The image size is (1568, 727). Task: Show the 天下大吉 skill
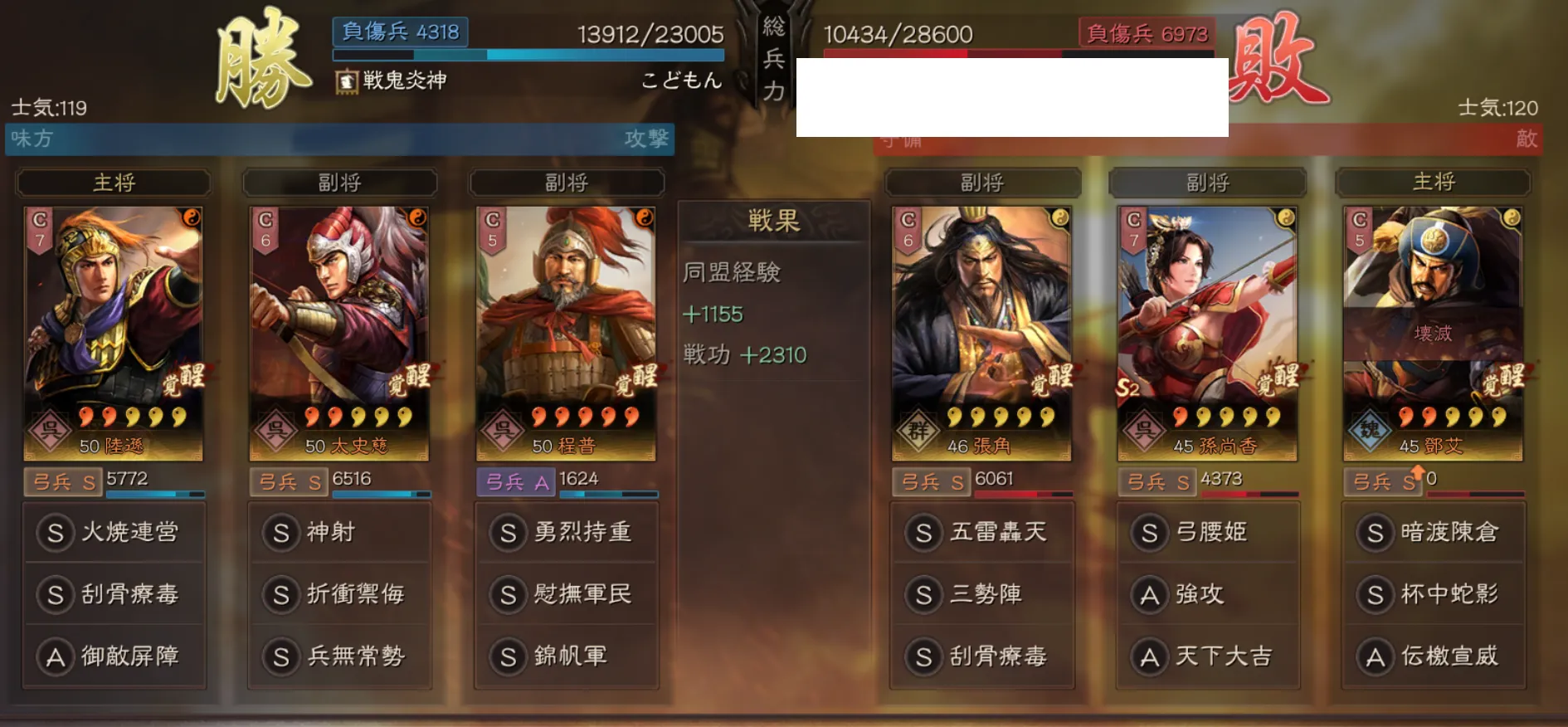click(1208, 656)
